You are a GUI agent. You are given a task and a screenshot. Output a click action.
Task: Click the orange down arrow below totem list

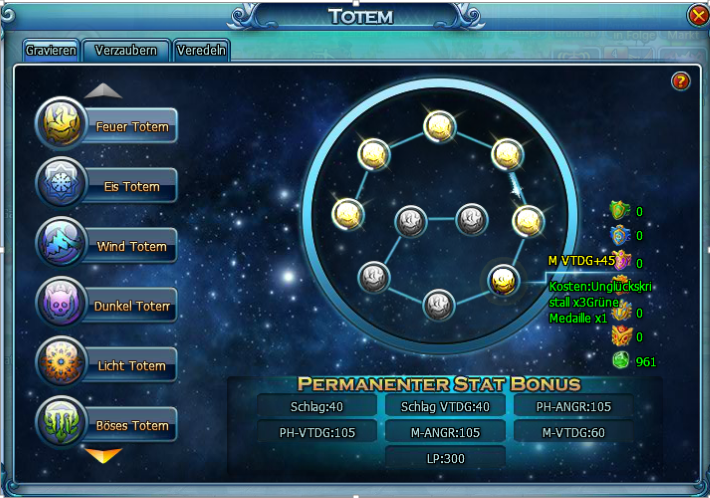point(104,456)
